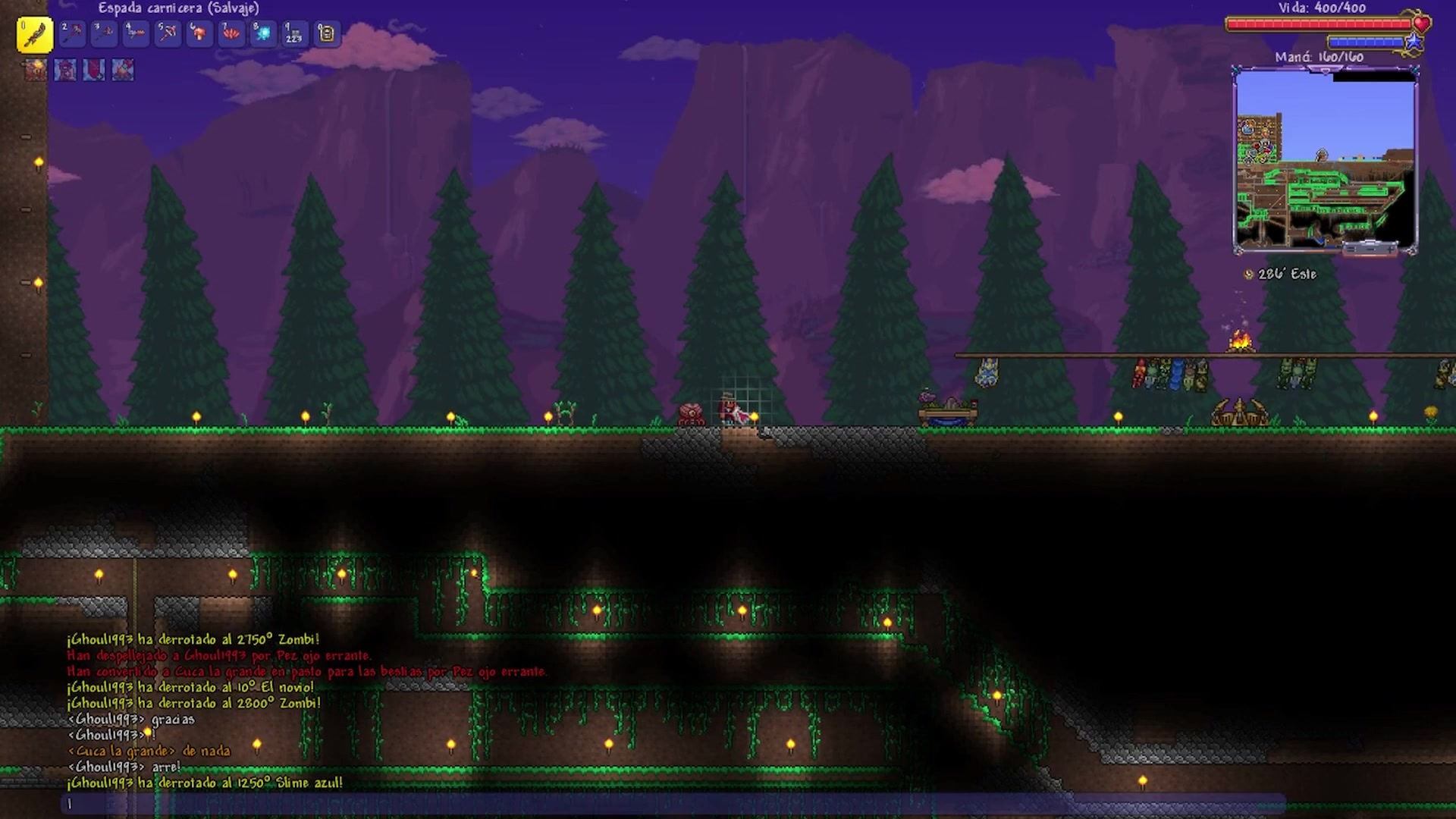Image resolution: width=1456 pixels, height=819 pixels.
Task: Cancel the purple character buff icon
Action: [x=65, y=70]
